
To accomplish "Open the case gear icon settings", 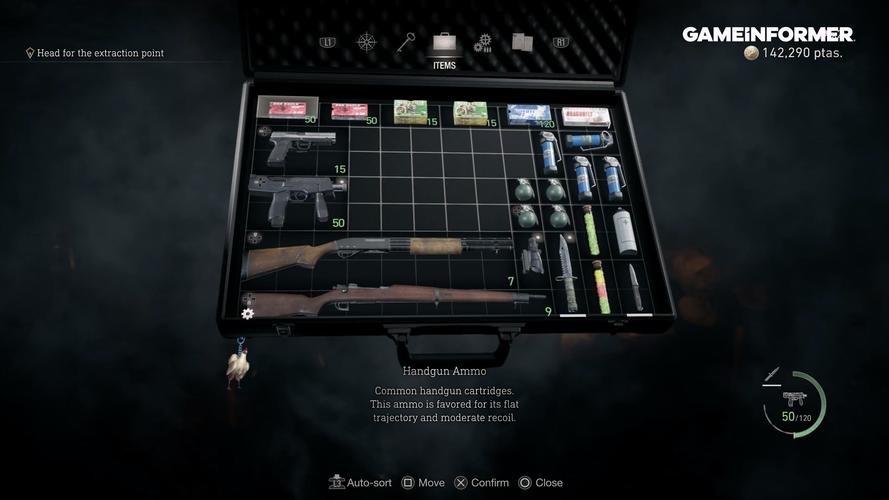I will click(x=248, y=313).
